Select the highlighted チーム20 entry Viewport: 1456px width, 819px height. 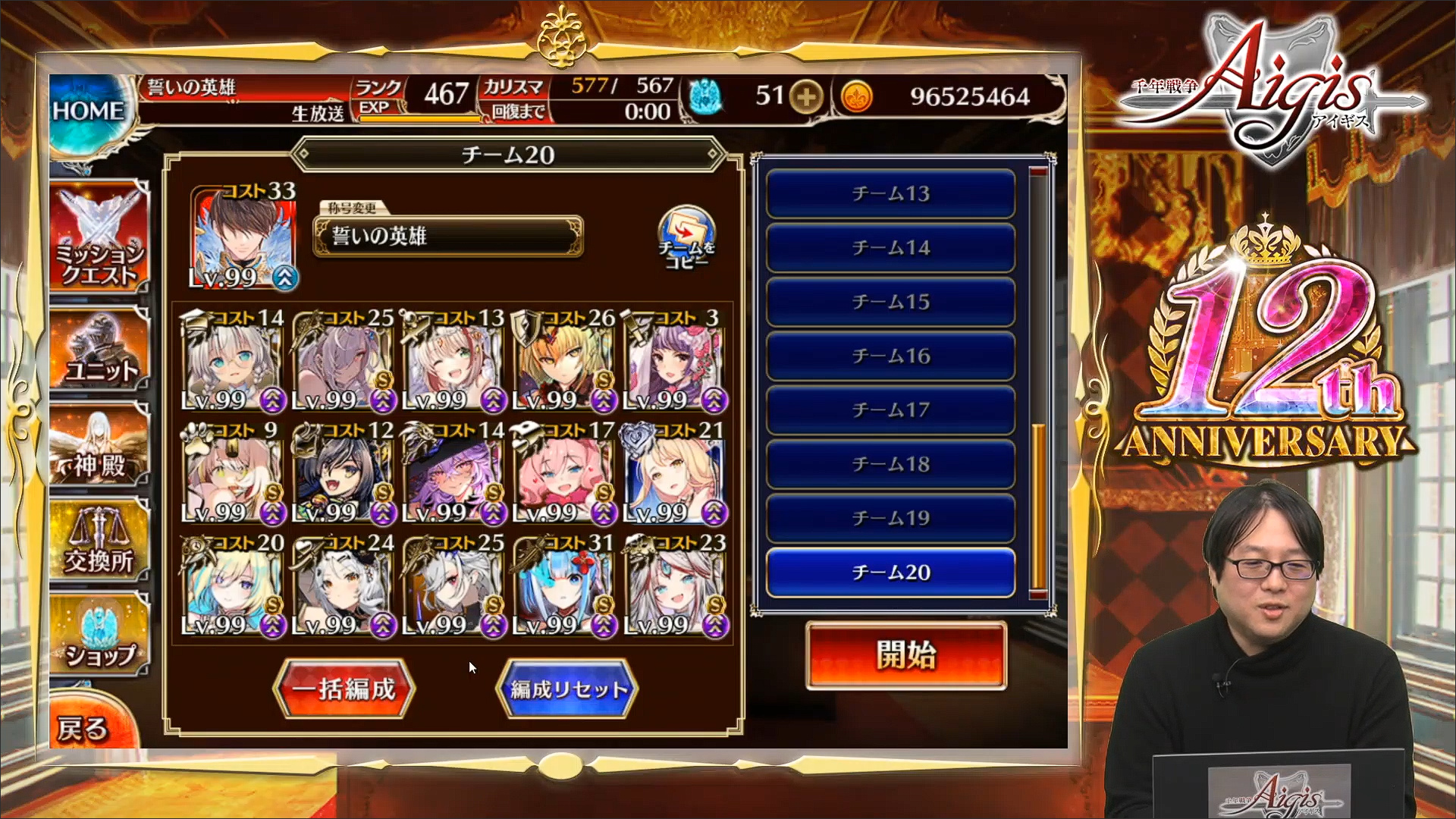pyautogui.click(x=890, y=573)
